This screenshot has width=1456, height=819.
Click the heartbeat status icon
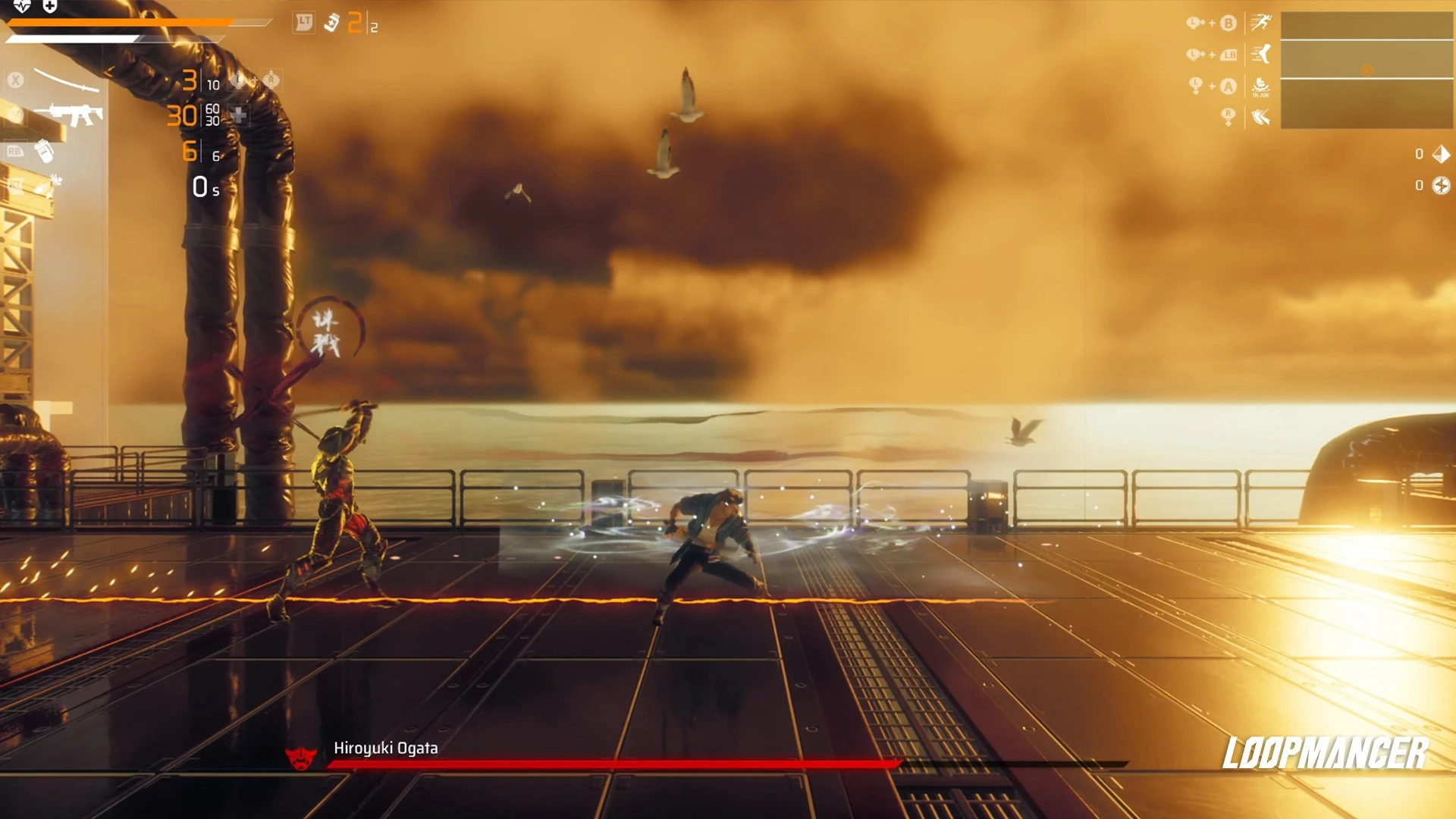pos(22,7)
